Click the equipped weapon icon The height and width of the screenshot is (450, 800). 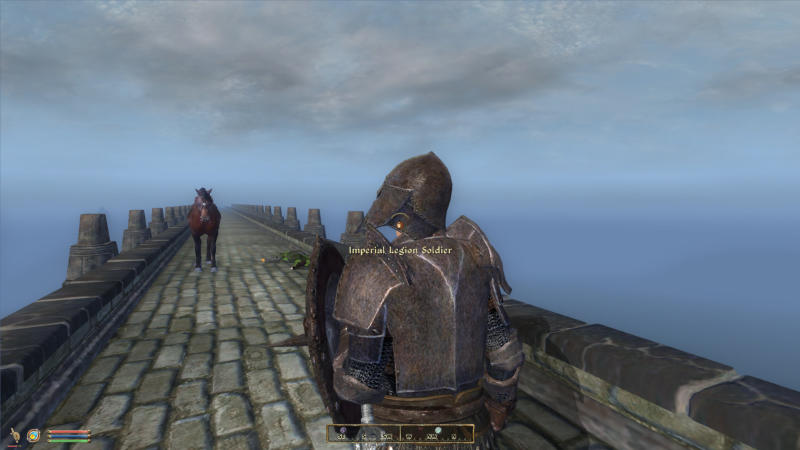[x=15, y=436]
